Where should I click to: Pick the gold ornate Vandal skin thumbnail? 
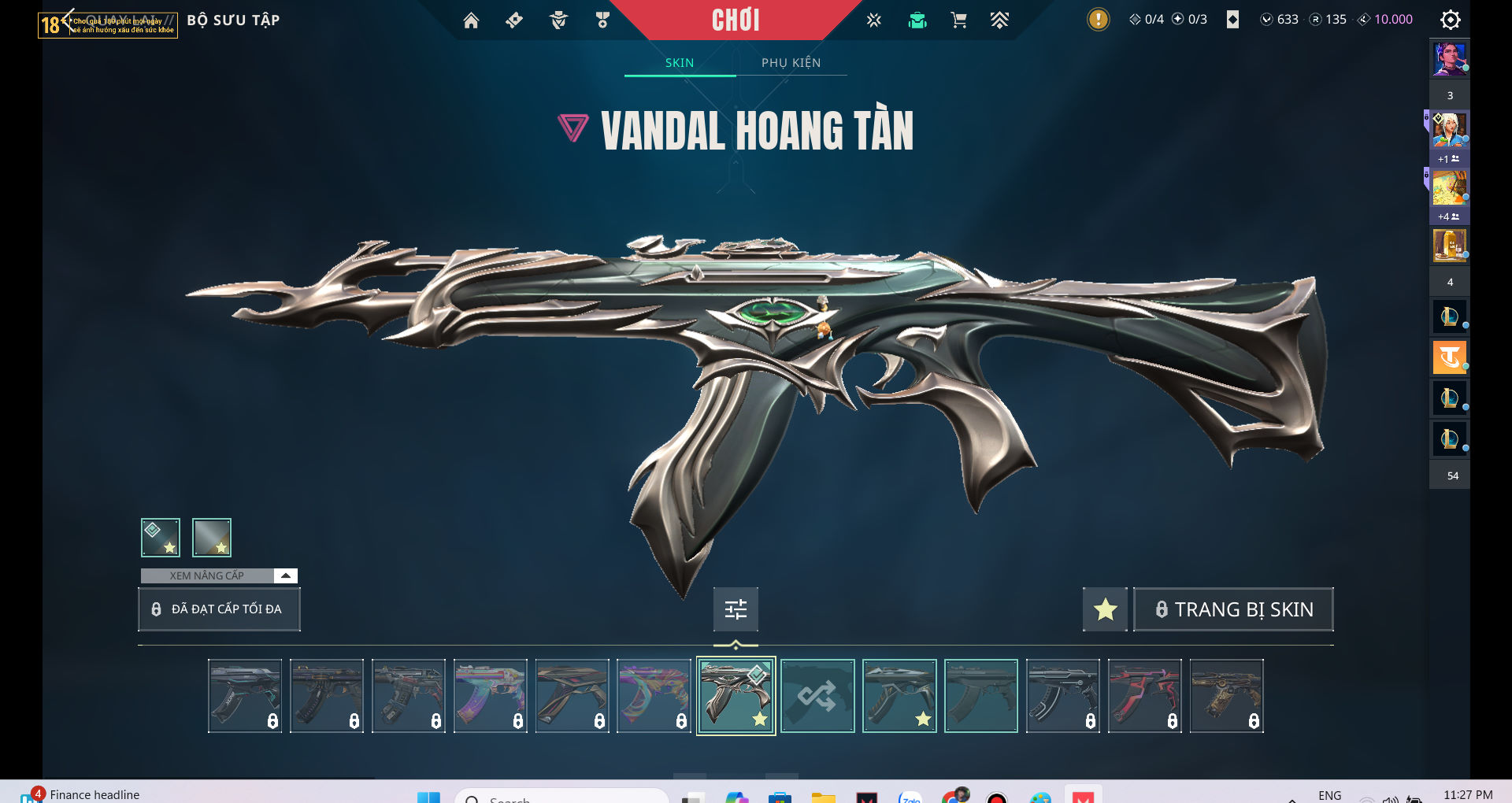(x=1226, y=696)
